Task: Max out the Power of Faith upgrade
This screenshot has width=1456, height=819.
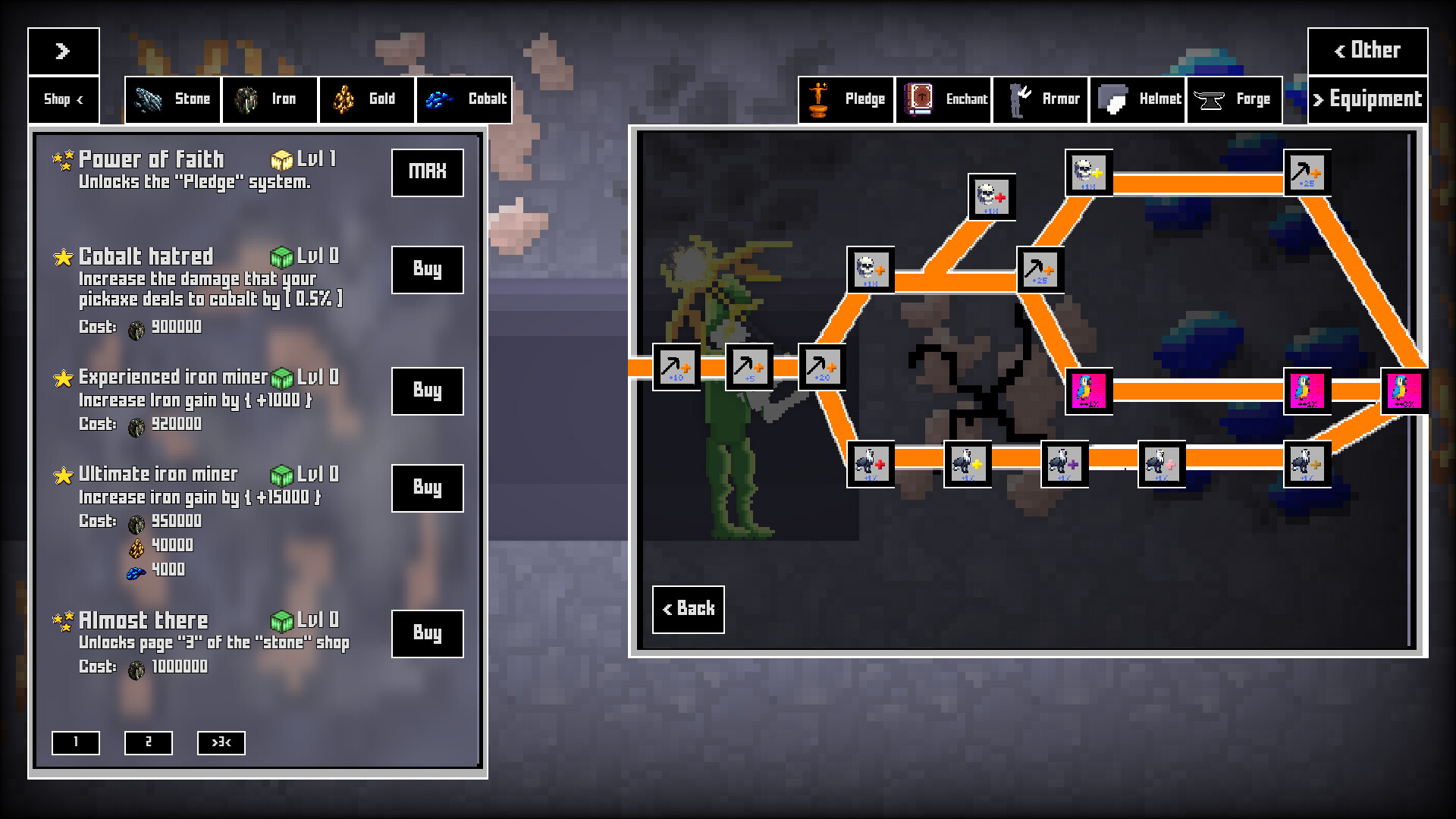Action: point(427,173)
